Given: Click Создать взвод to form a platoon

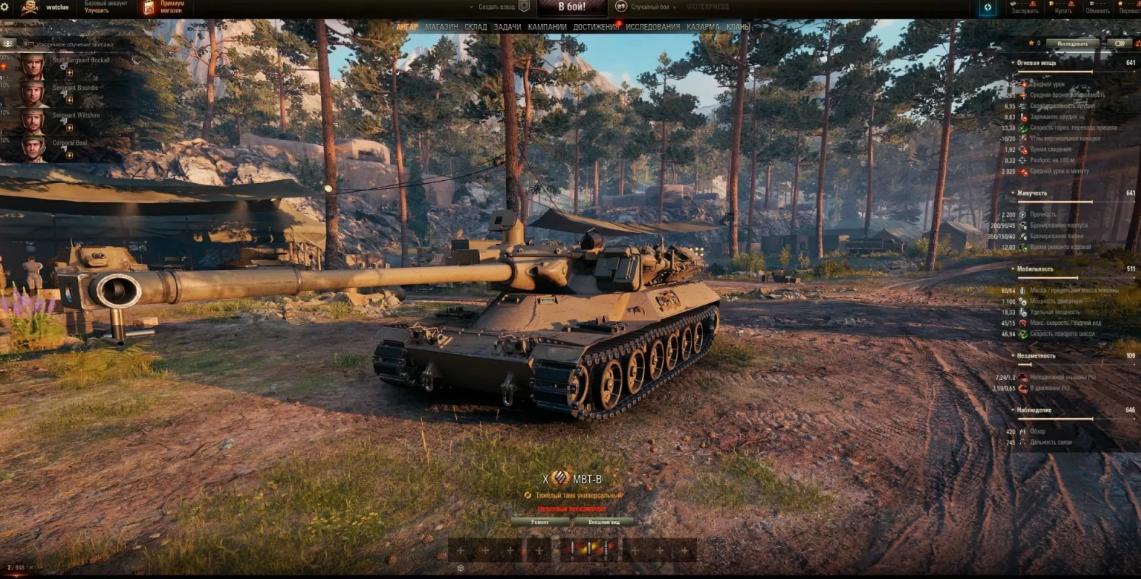Looking at the screenshot, I should coord(497,7).
